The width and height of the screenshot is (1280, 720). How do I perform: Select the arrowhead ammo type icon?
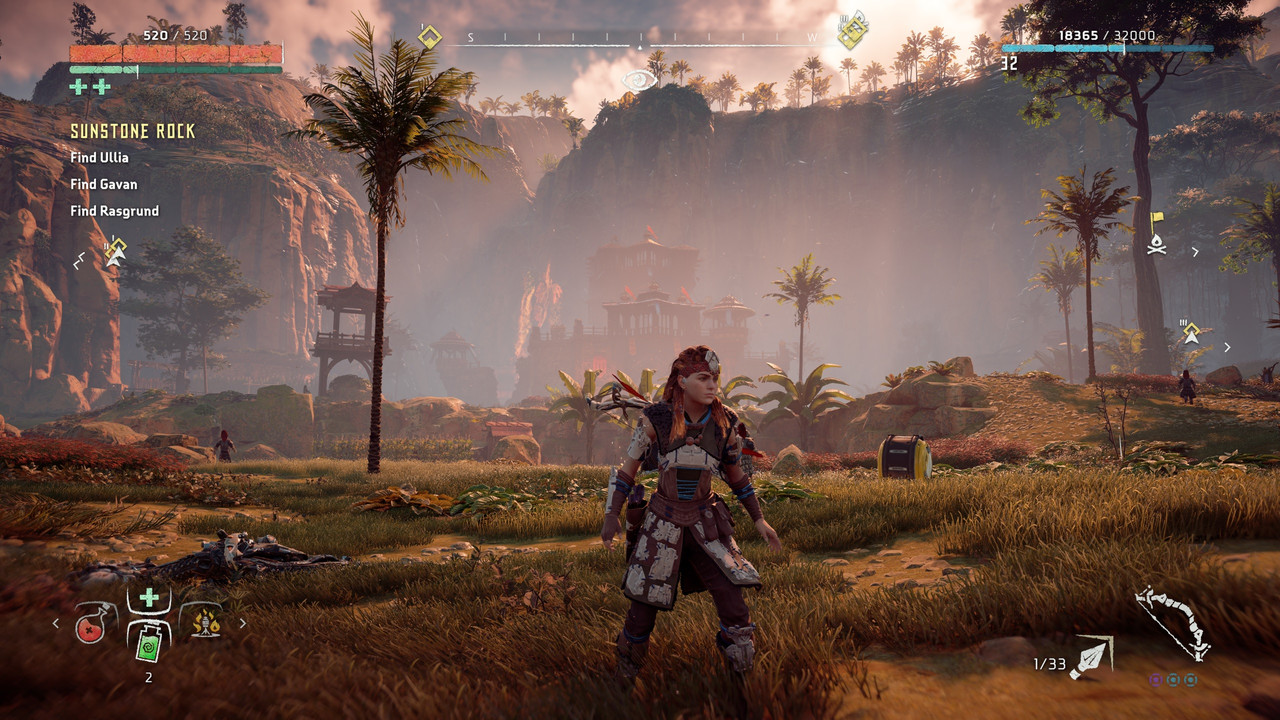pos(1089,658)
